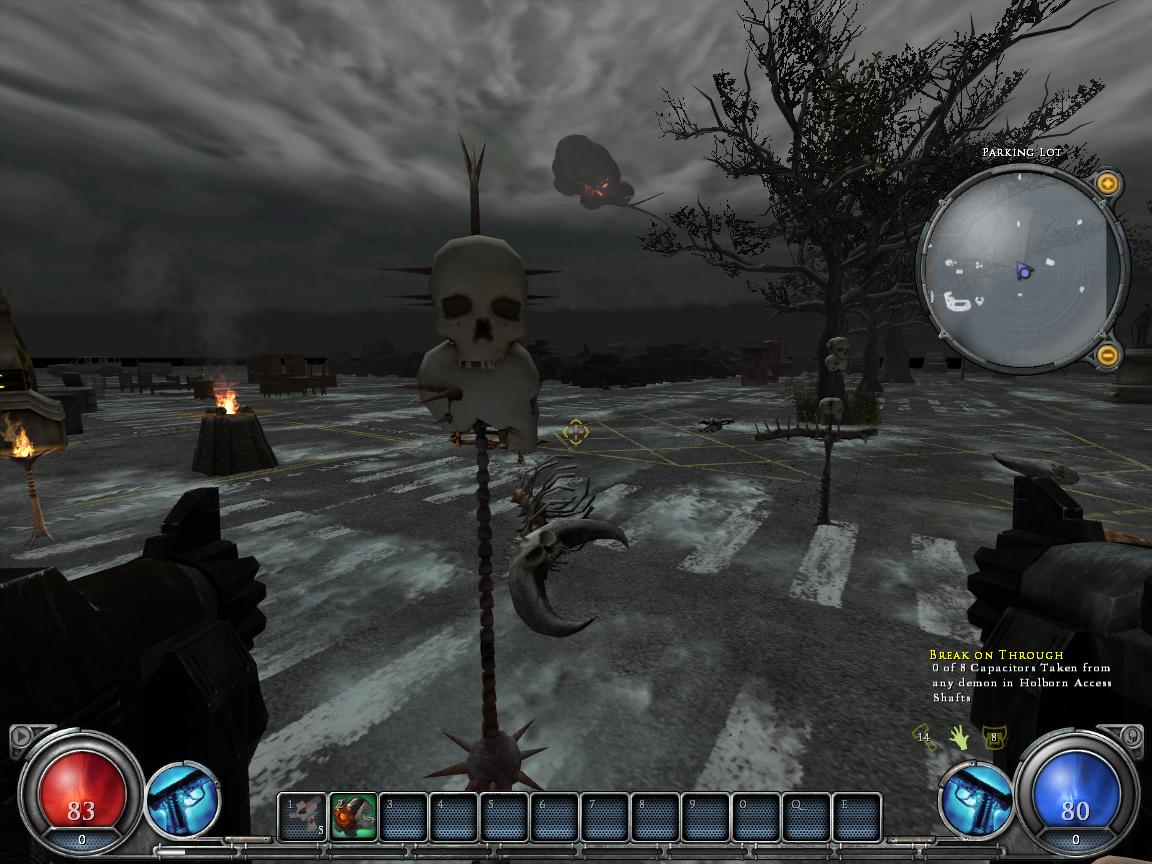Click the icon showing the number 14
Image resolution: width=1152 pixels, height=864 pixels.
coord(925,738)
